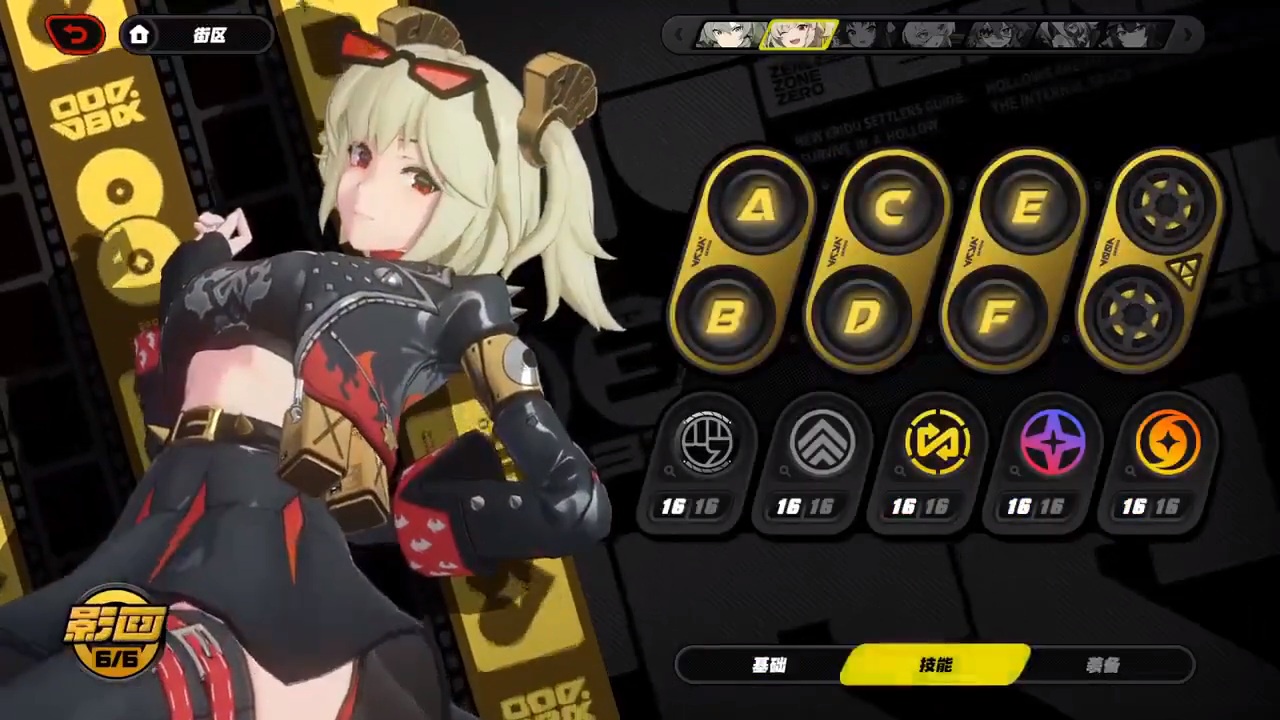Switch to the 装备 equipment tab
The width and height of the screenshot is (1280, 720).
[x=1102, y=666]
